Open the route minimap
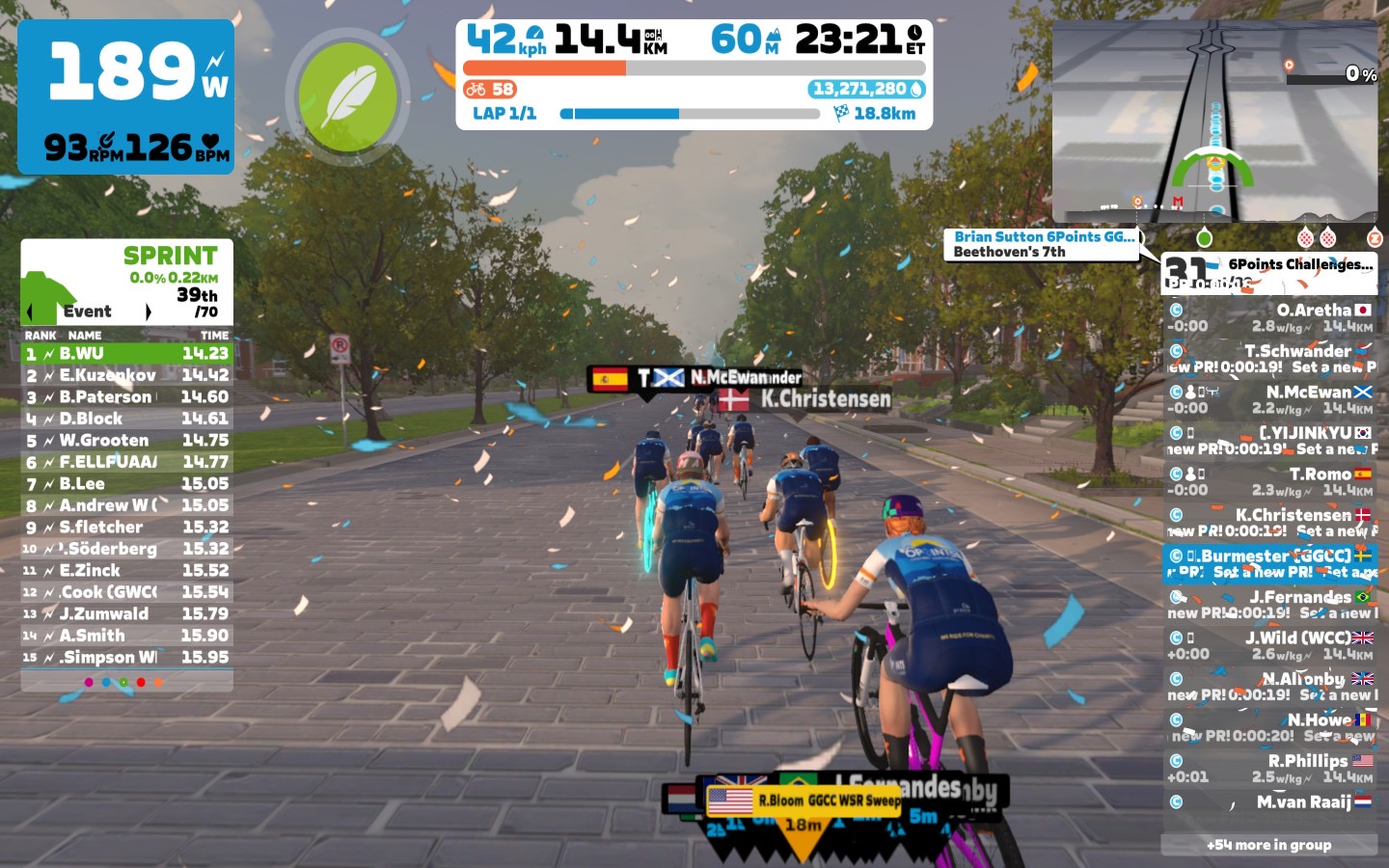Viewport: 1389px width, 868px height. tap(1214, 121)
